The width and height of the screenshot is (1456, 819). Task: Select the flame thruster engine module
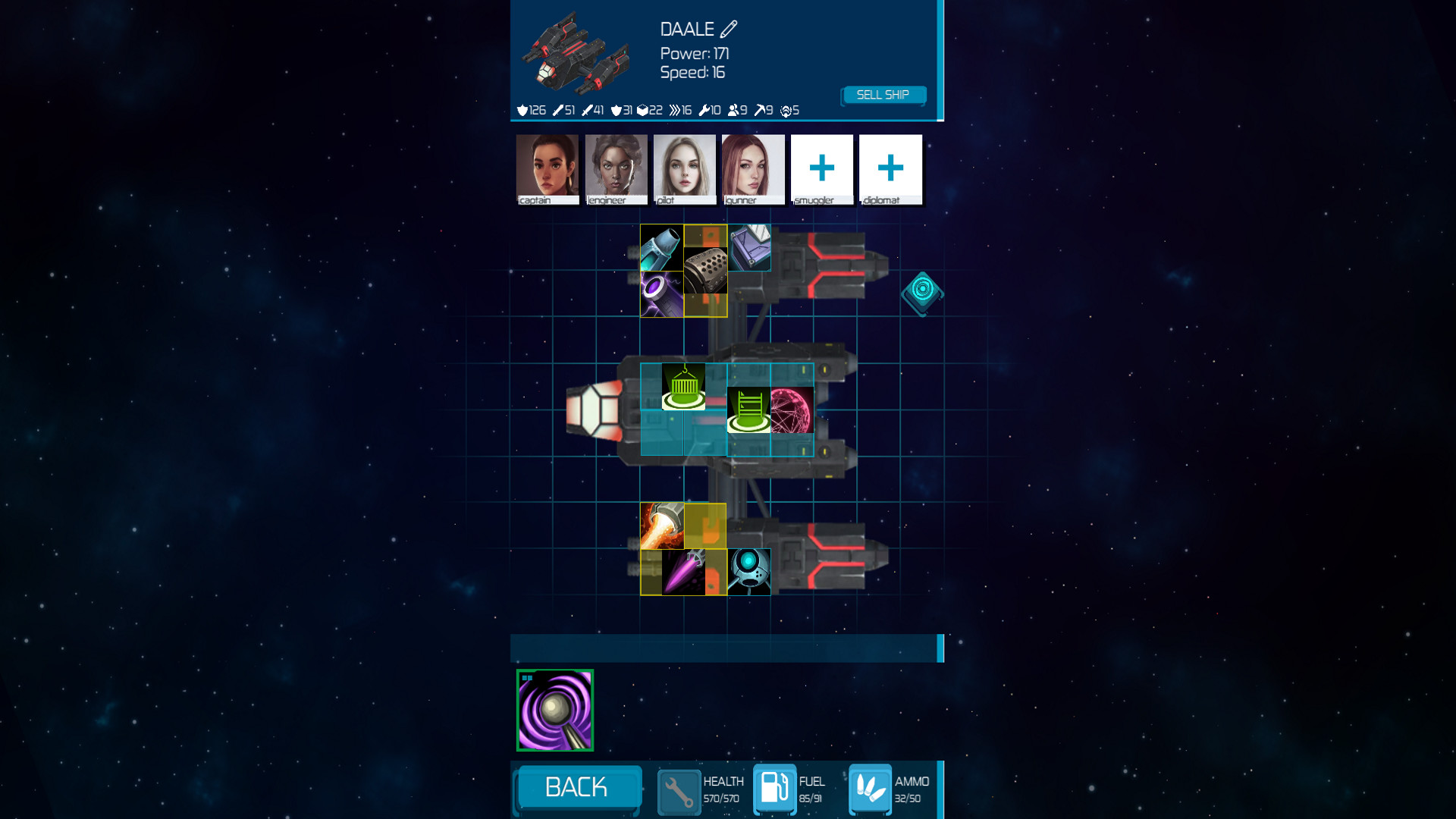coord(662,523)
